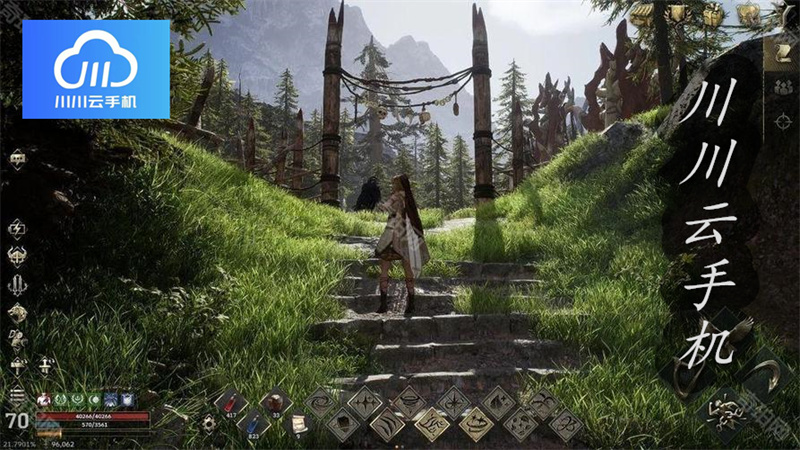
Task: Click the laurel shield achievement icon
Action: (x=678, y=14)
